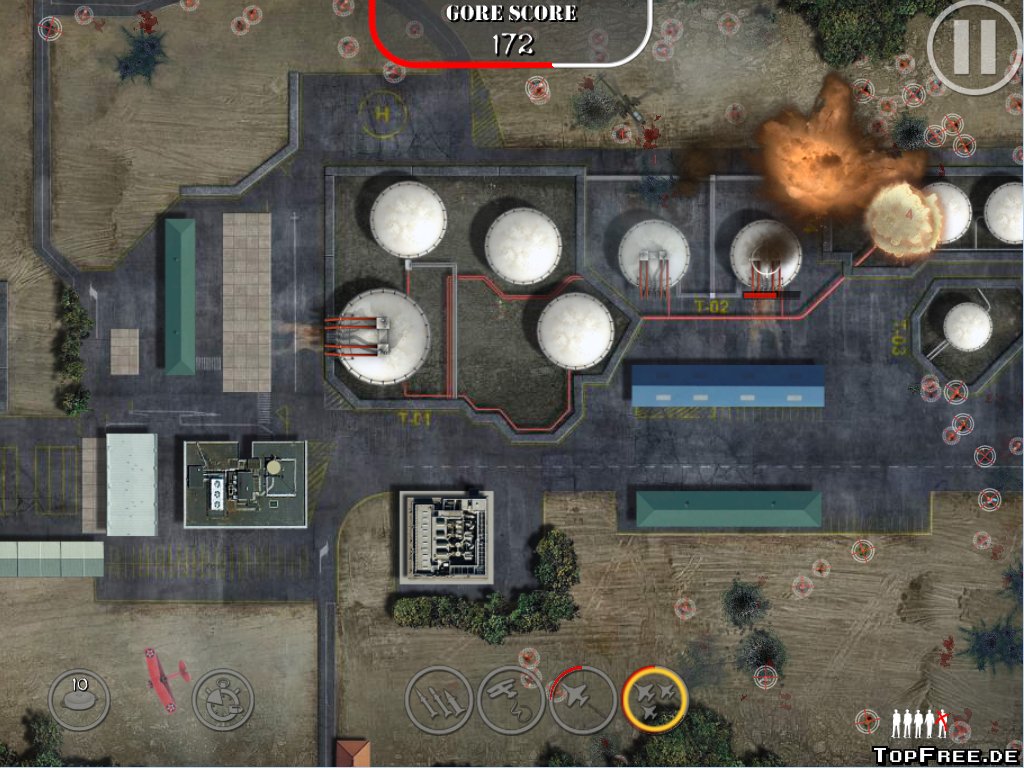1024x768 pixels.
Task: Trigger the three-jet squadron strike
Action: point(655,699)
